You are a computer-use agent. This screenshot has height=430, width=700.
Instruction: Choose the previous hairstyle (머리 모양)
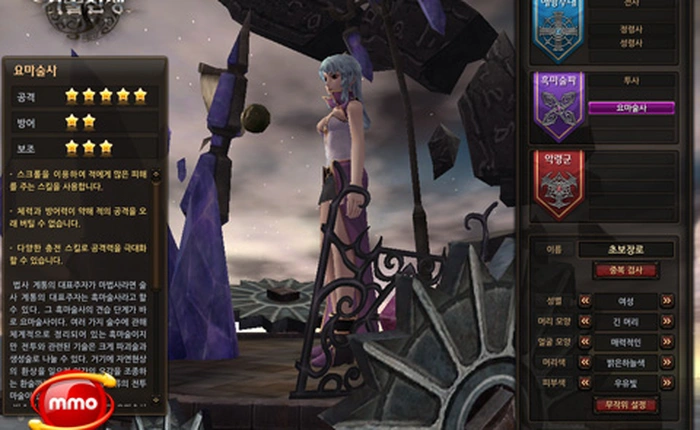pos(584,321)
